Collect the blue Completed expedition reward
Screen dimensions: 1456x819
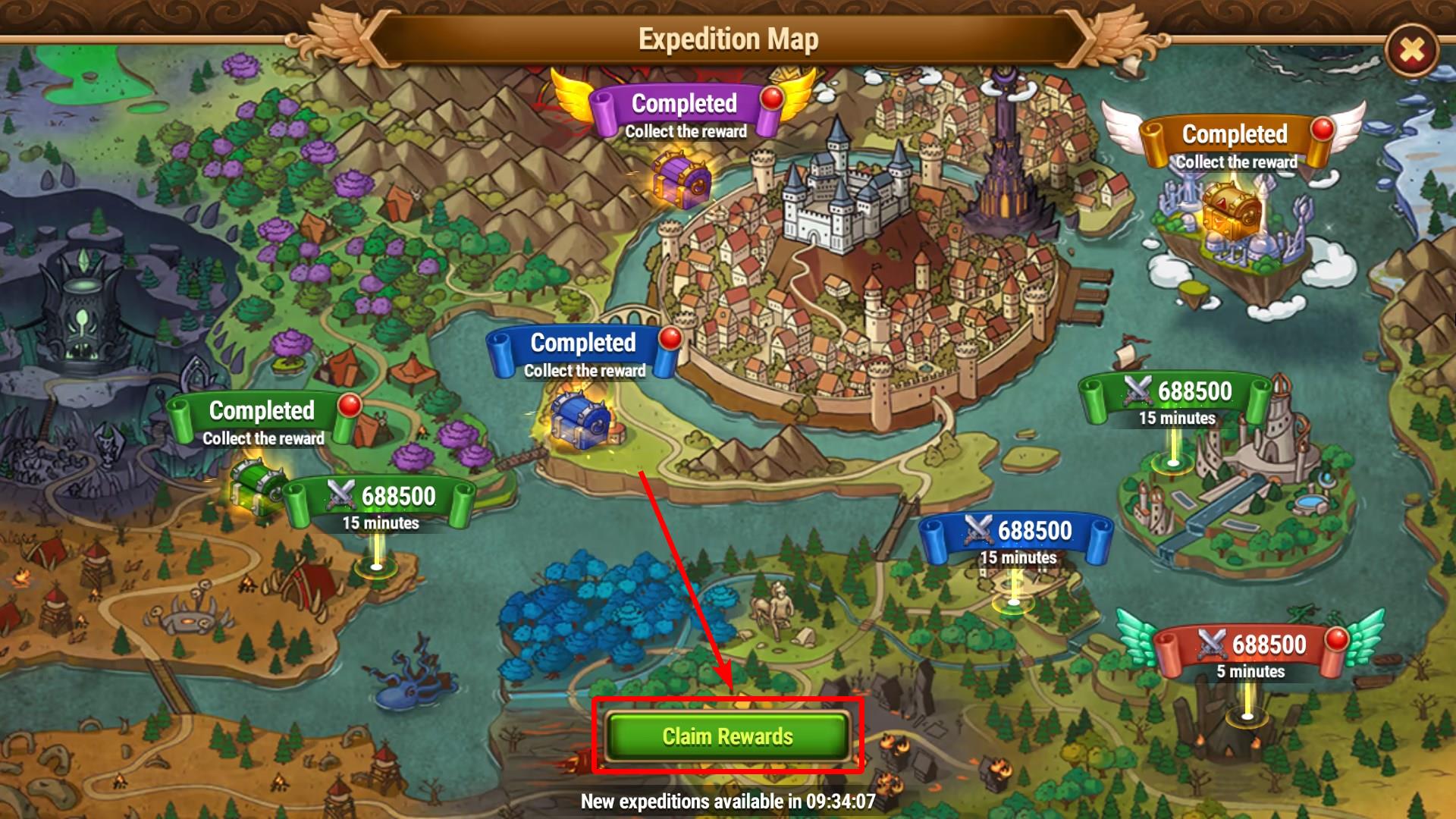(582, 352)
